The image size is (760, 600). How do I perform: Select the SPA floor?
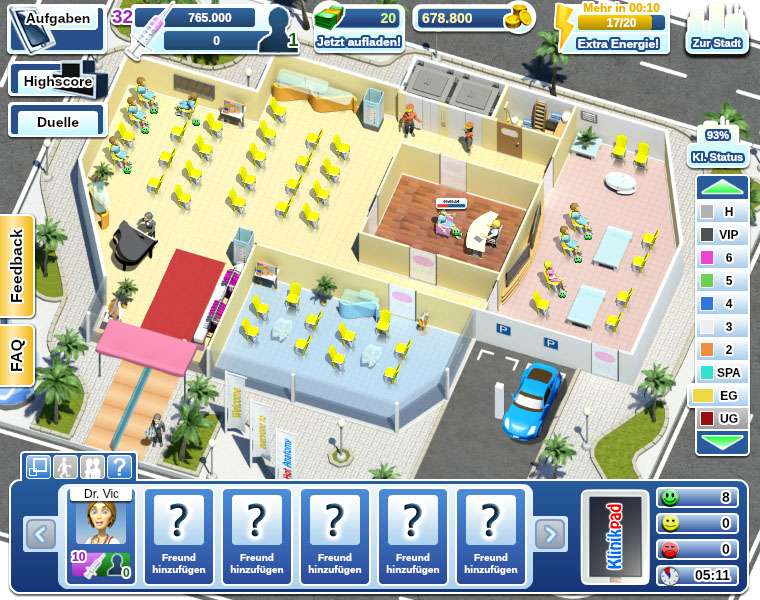coord(722,372)
